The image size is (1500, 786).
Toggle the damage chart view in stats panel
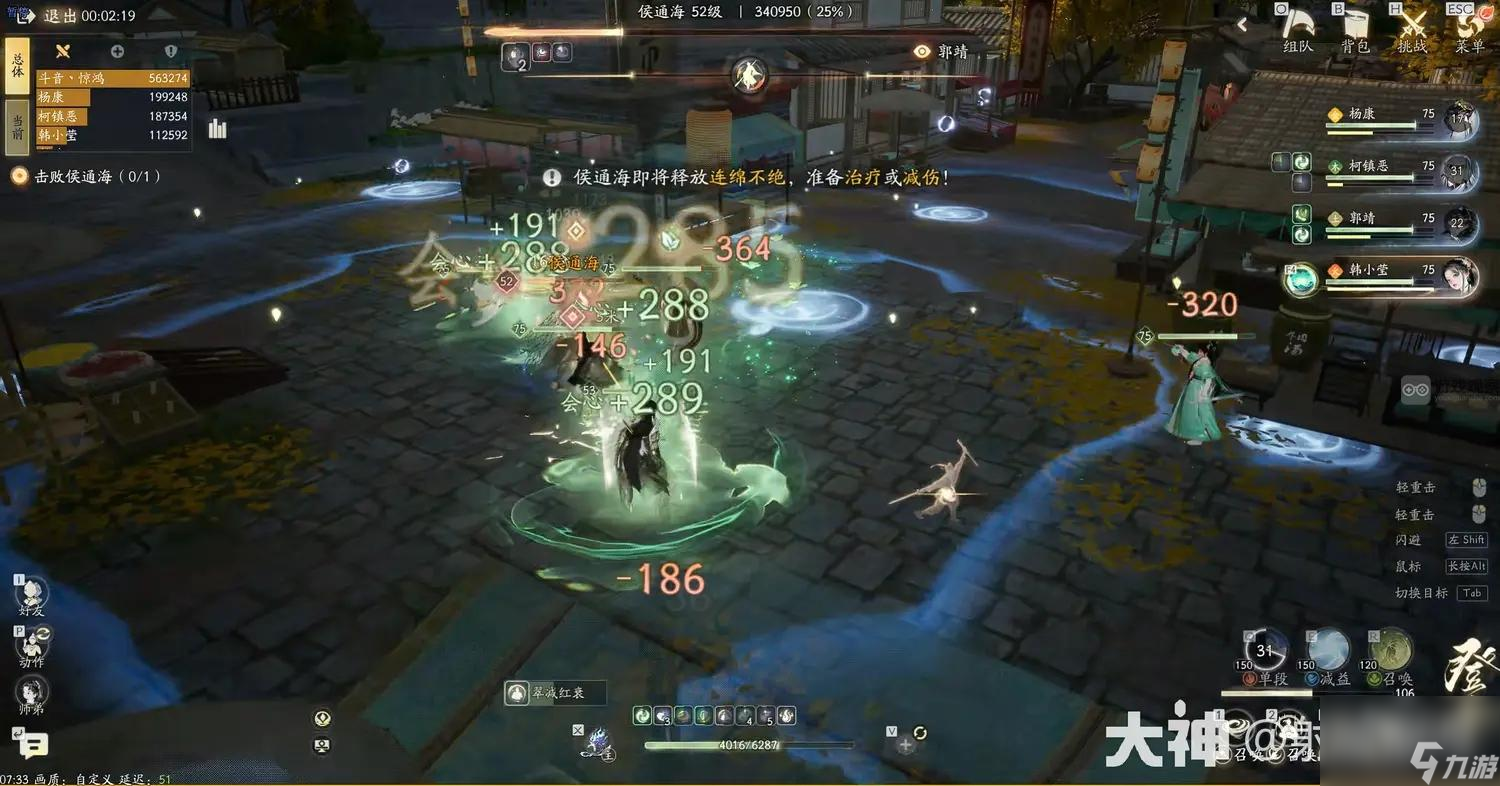tap(217, 128)
